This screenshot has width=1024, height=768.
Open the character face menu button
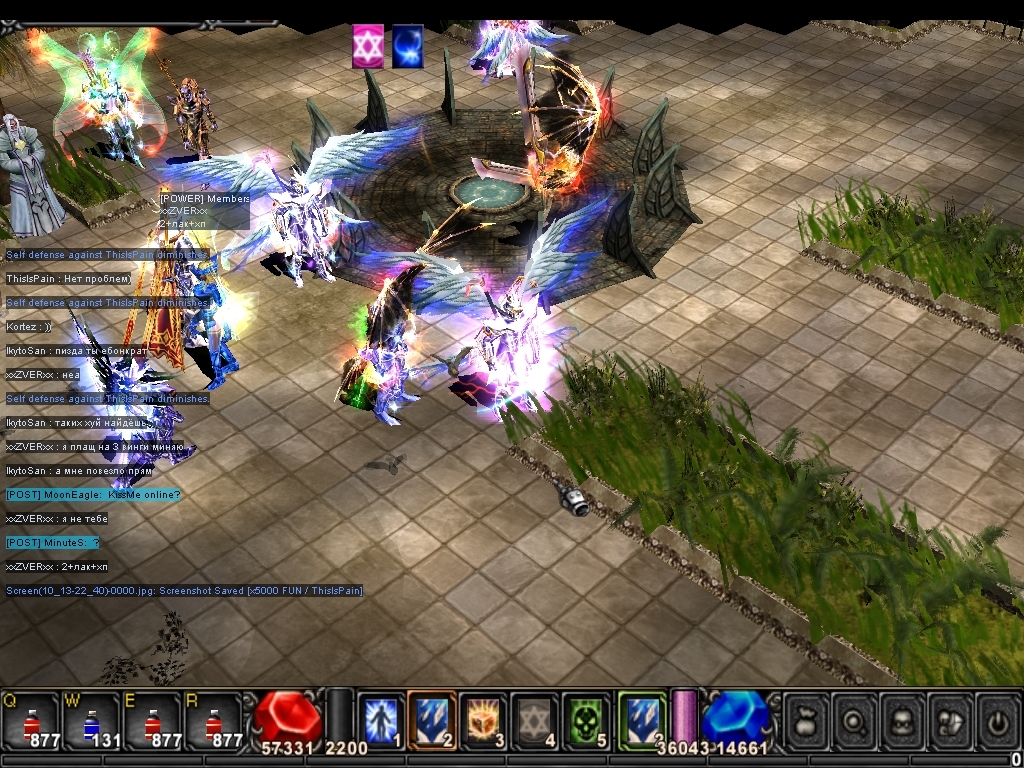[902, 719]
